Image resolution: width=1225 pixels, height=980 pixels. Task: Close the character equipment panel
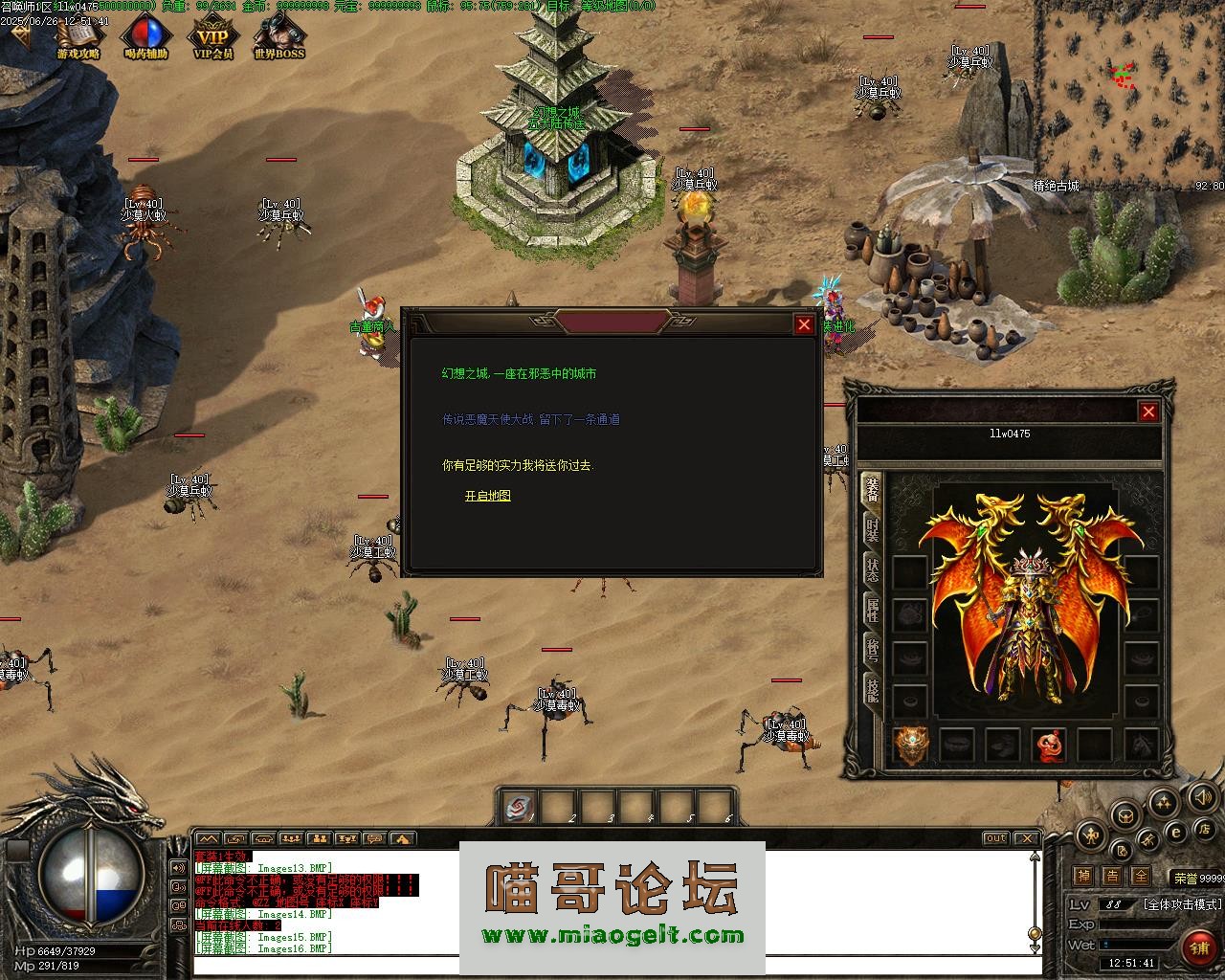(x=1148, y=412)
